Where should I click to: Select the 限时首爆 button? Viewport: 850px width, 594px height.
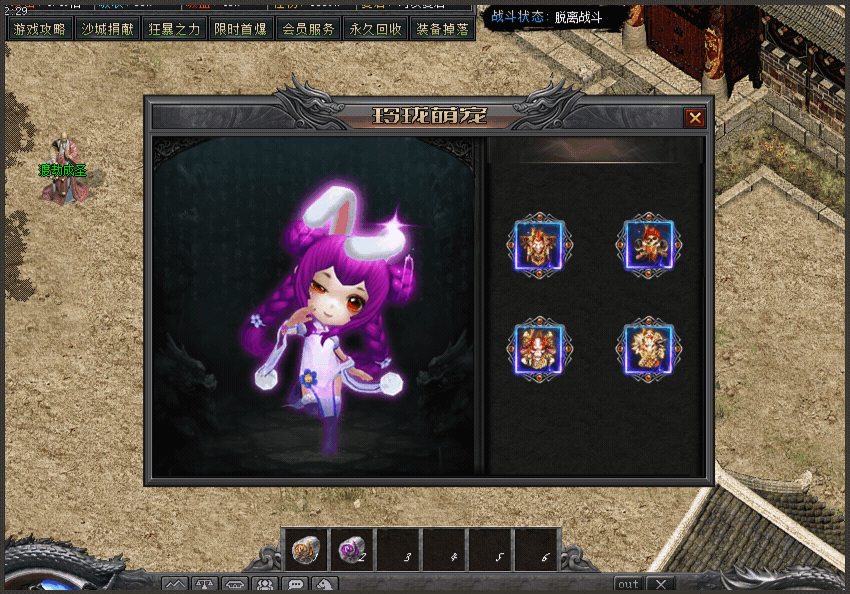point(241,29)
